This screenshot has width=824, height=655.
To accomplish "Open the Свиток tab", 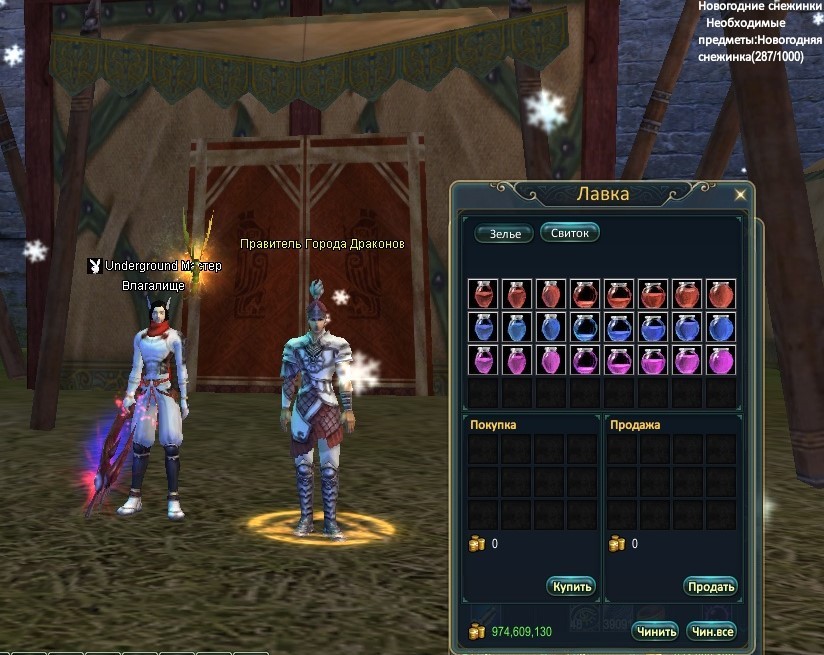I will (569, 233).
